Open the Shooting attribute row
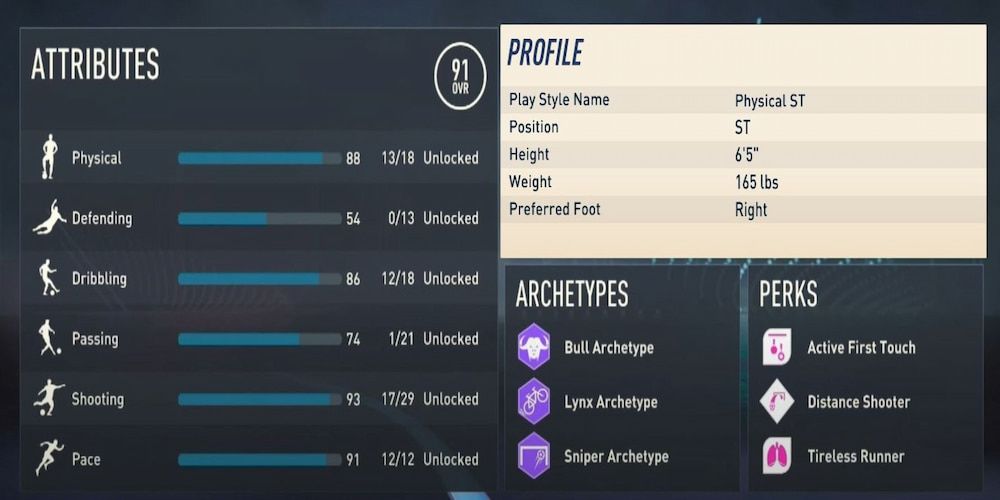 [258, 399]
